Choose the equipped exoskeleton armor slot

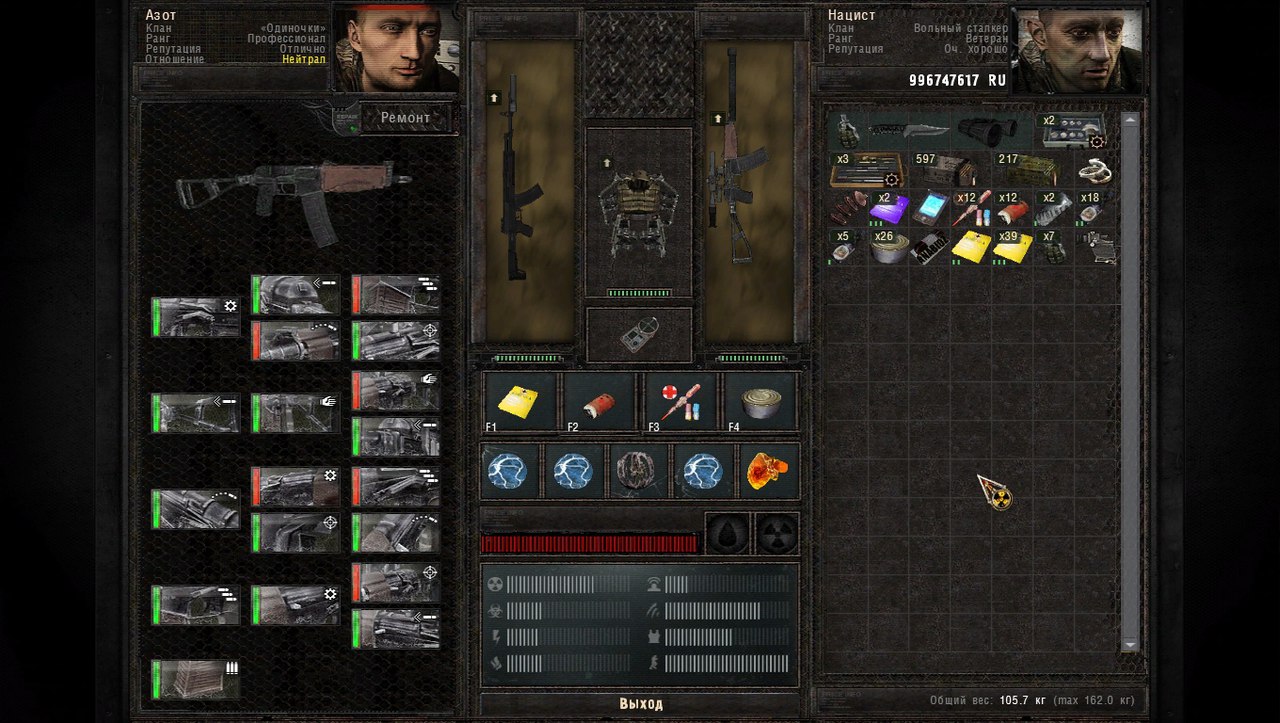pyautogui.click(x=638, y=210)
